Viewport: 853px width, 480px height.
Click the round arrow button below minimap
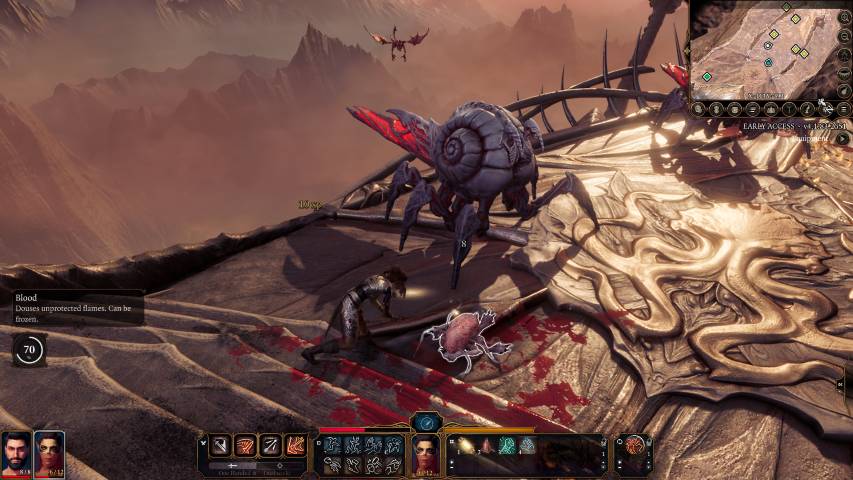point(842,138)
